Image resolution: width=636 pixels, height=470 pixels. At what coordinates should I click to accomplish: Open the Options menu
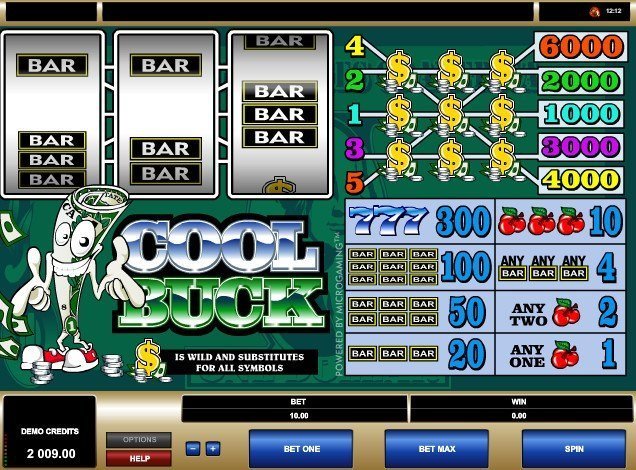139,439
